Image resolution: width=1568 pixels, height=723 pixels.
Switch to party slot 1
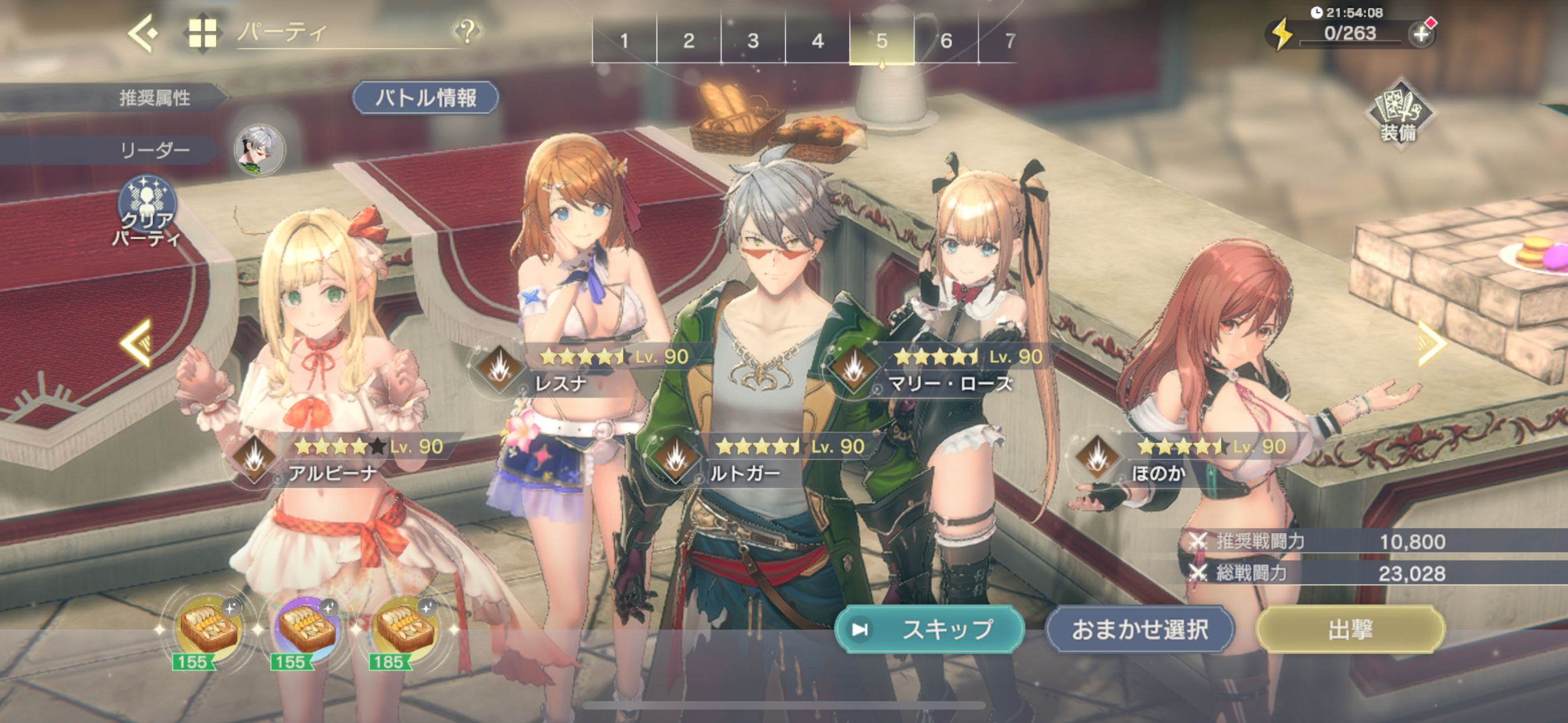coord(625,41)
